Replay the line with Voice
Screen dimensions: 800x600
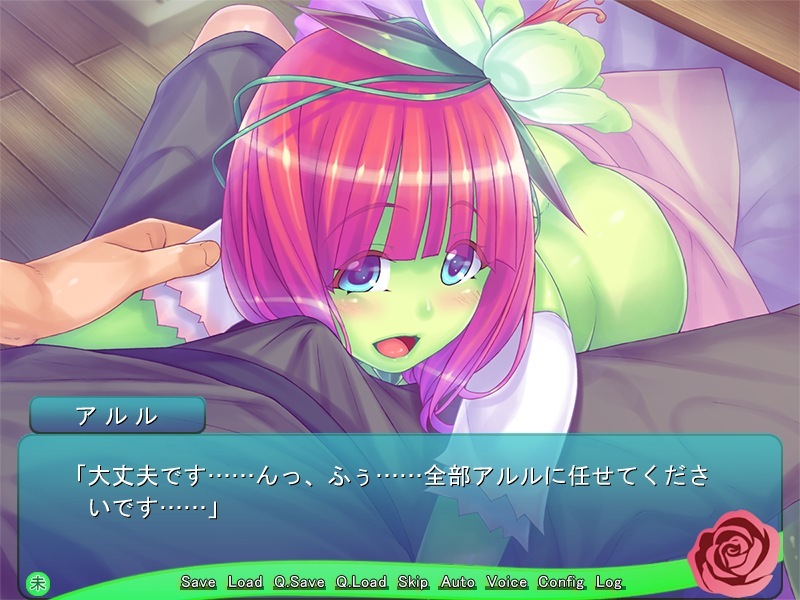click(507, 582)
